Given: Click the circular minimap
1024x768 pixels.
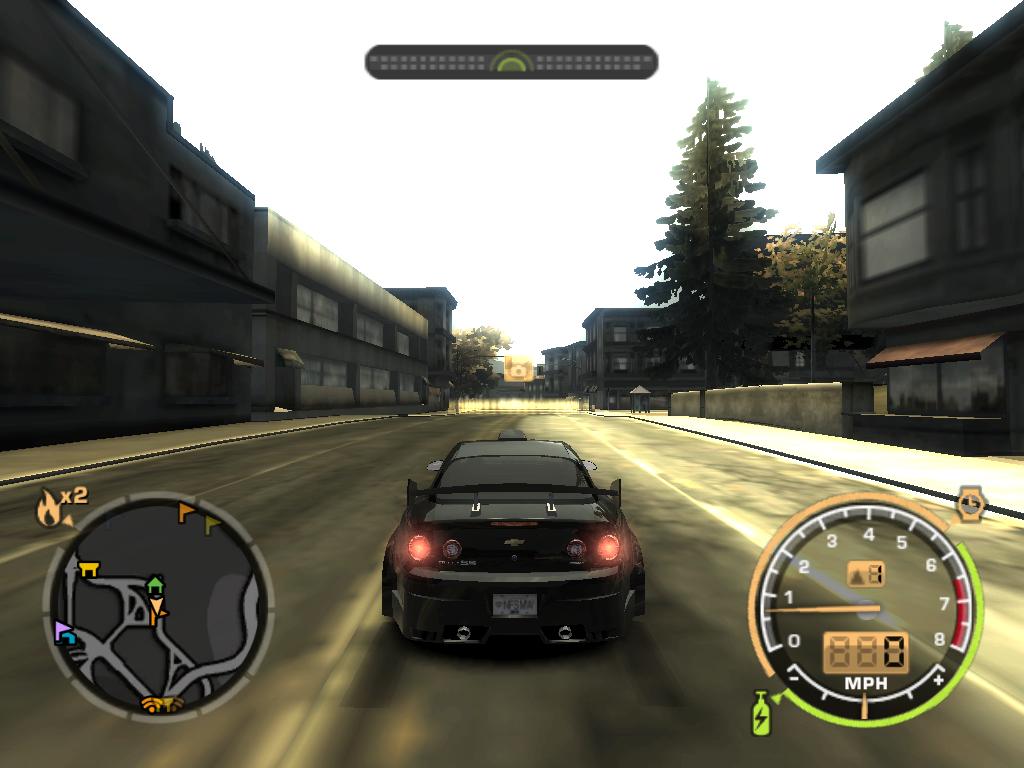Looking at the screenshot, I should coord(158,605).
